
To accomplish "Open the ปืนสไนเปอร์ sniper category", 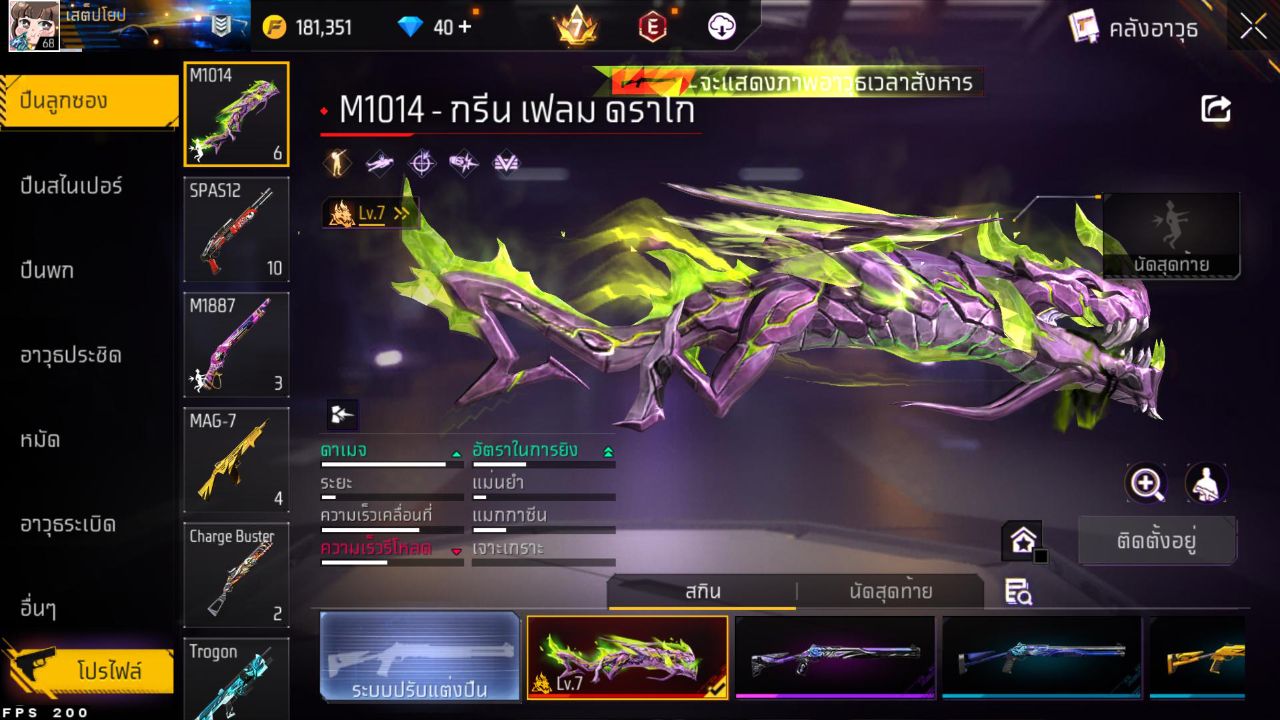I will (x=72, y=186).
